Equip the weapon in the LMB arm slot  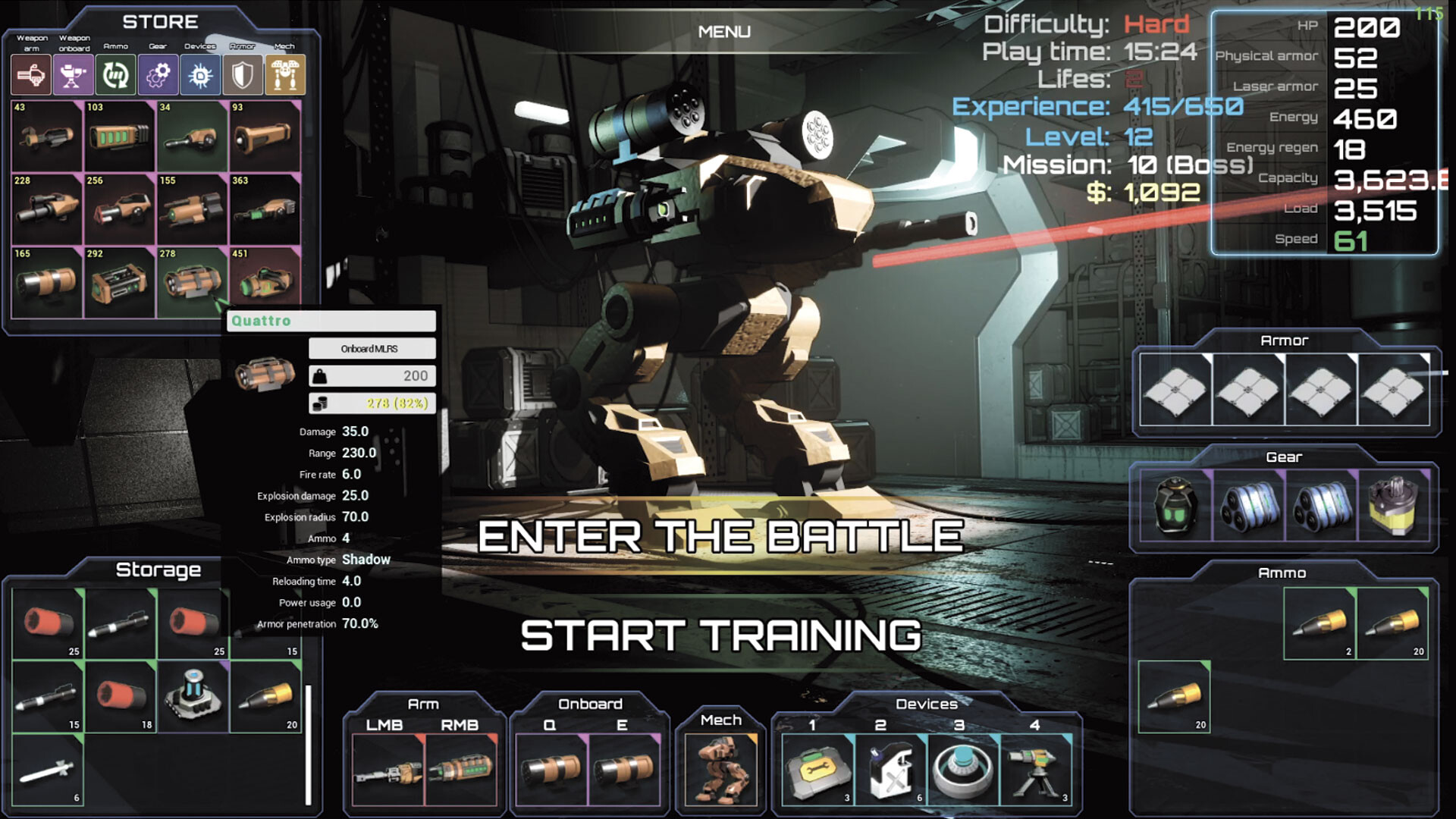(x=389, y=770)
